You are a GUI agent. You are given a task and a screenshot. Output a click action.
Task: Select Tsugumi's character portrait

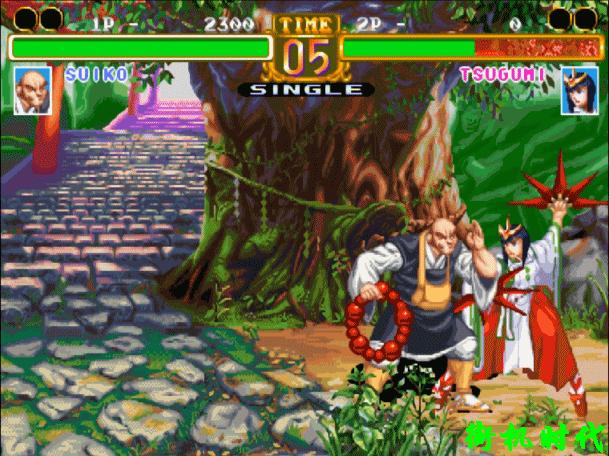click(577, 90)
